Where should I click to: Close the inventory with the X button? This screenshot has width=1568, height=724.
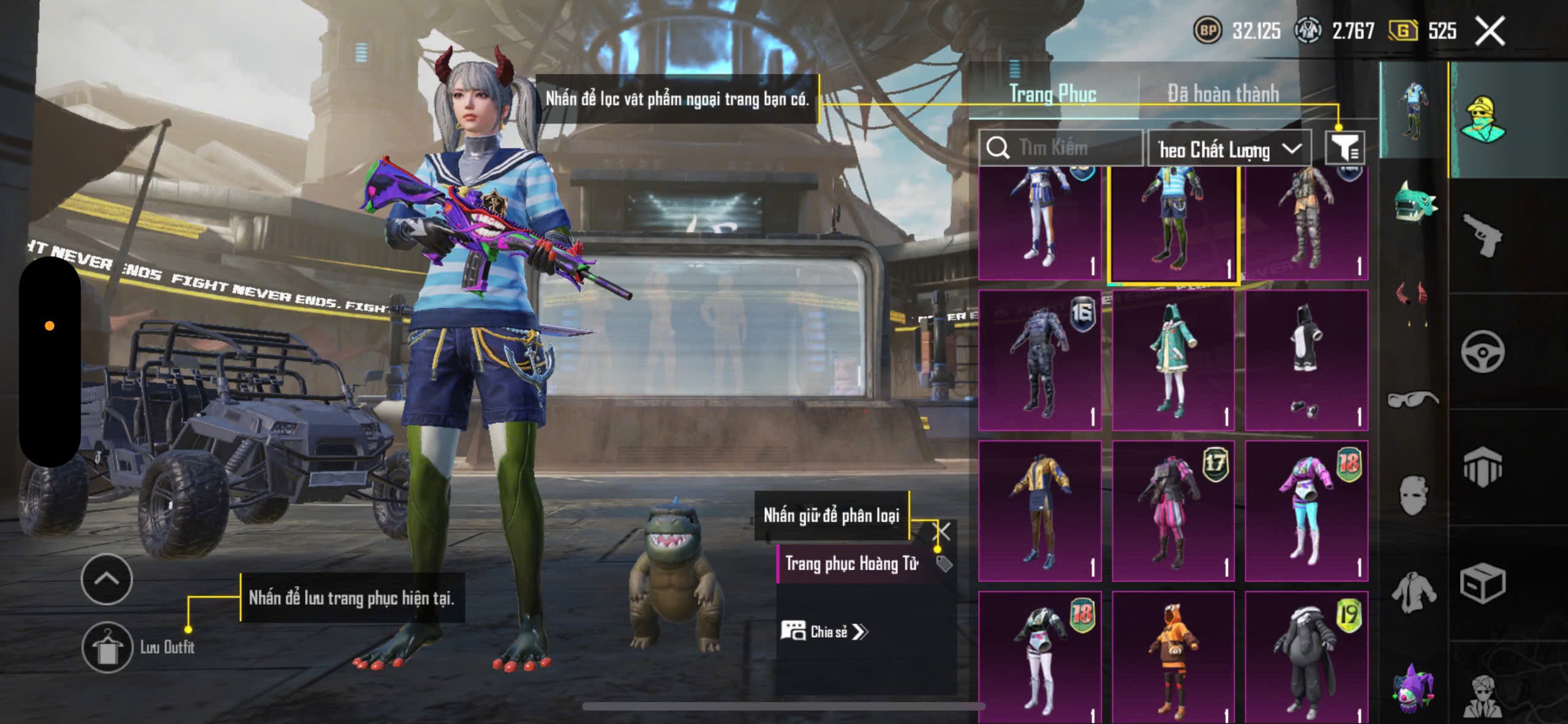pos(1490,31)
